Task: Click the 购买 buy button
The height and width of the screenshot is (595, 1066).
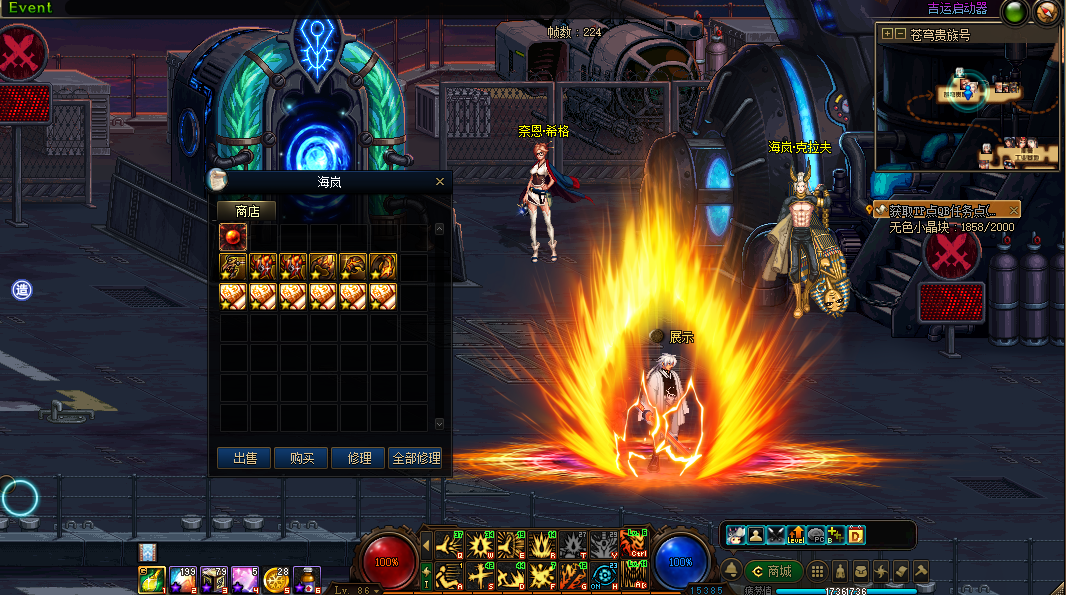Action: click(x=302, y=458)
